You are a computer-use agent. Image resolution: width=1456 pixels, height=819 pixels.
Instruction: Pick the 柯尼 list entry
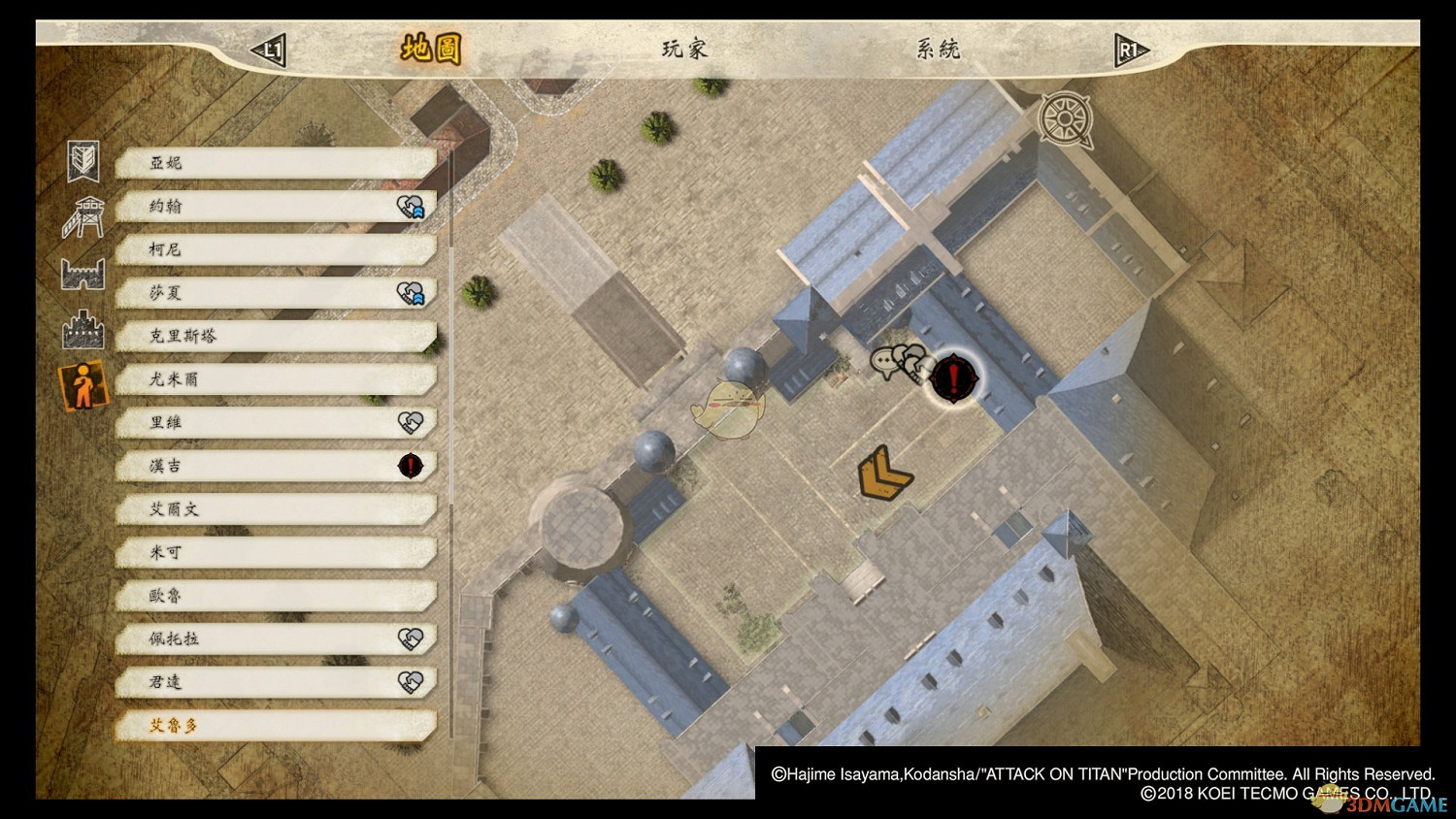coord(276,249)
